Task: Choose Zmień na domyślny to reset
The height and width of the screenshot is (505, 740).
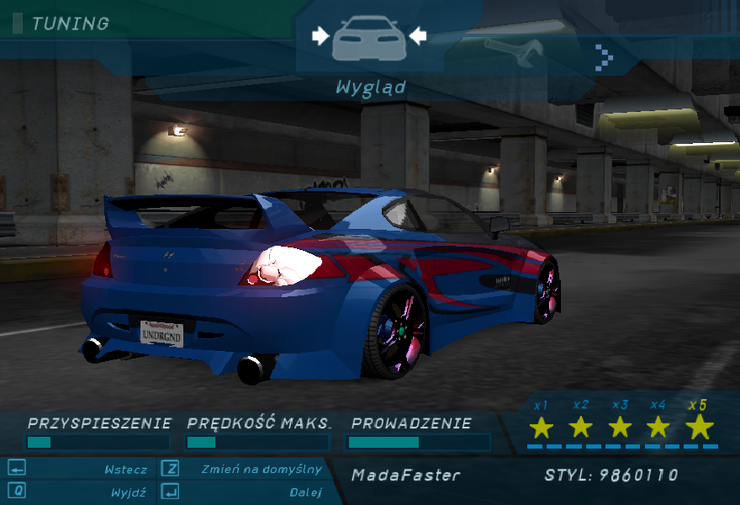Action: click(261, 469)
